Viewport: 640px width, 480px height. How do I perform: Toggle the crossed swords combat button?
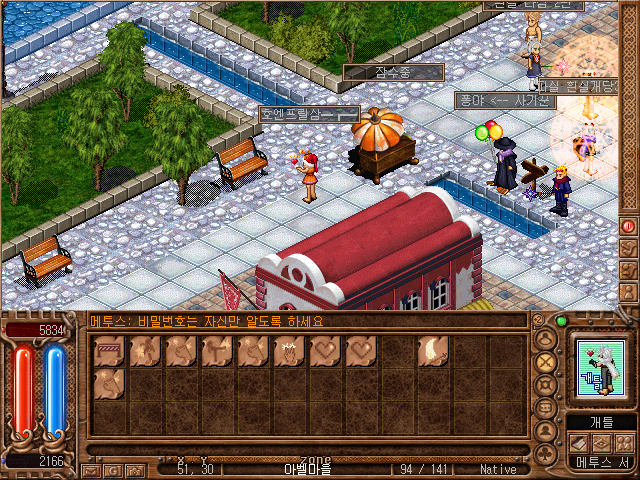[x=546, y=361]
